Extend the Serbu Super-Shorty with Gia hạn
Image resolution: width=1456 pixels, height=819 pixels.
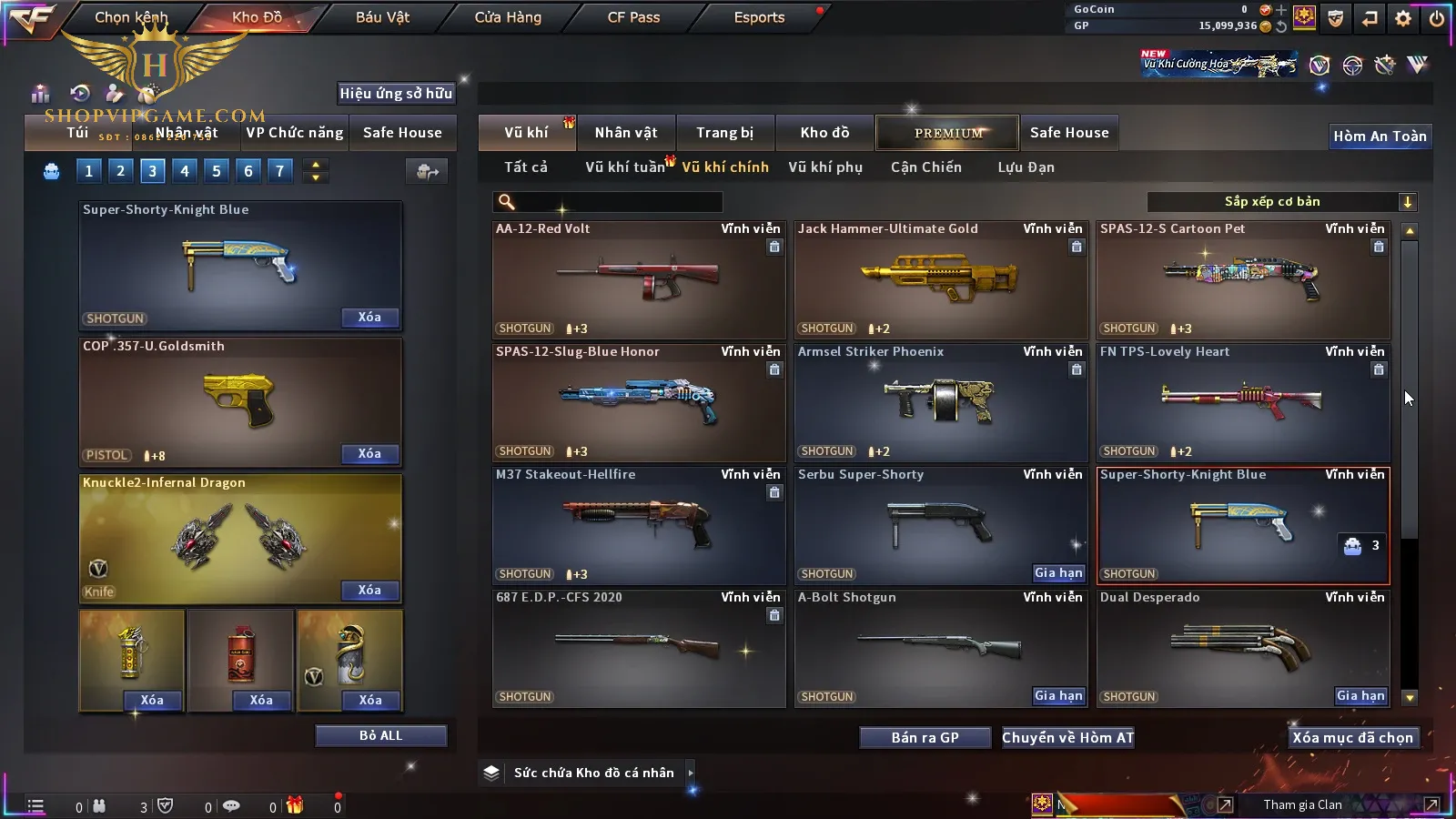(1058, 573)
